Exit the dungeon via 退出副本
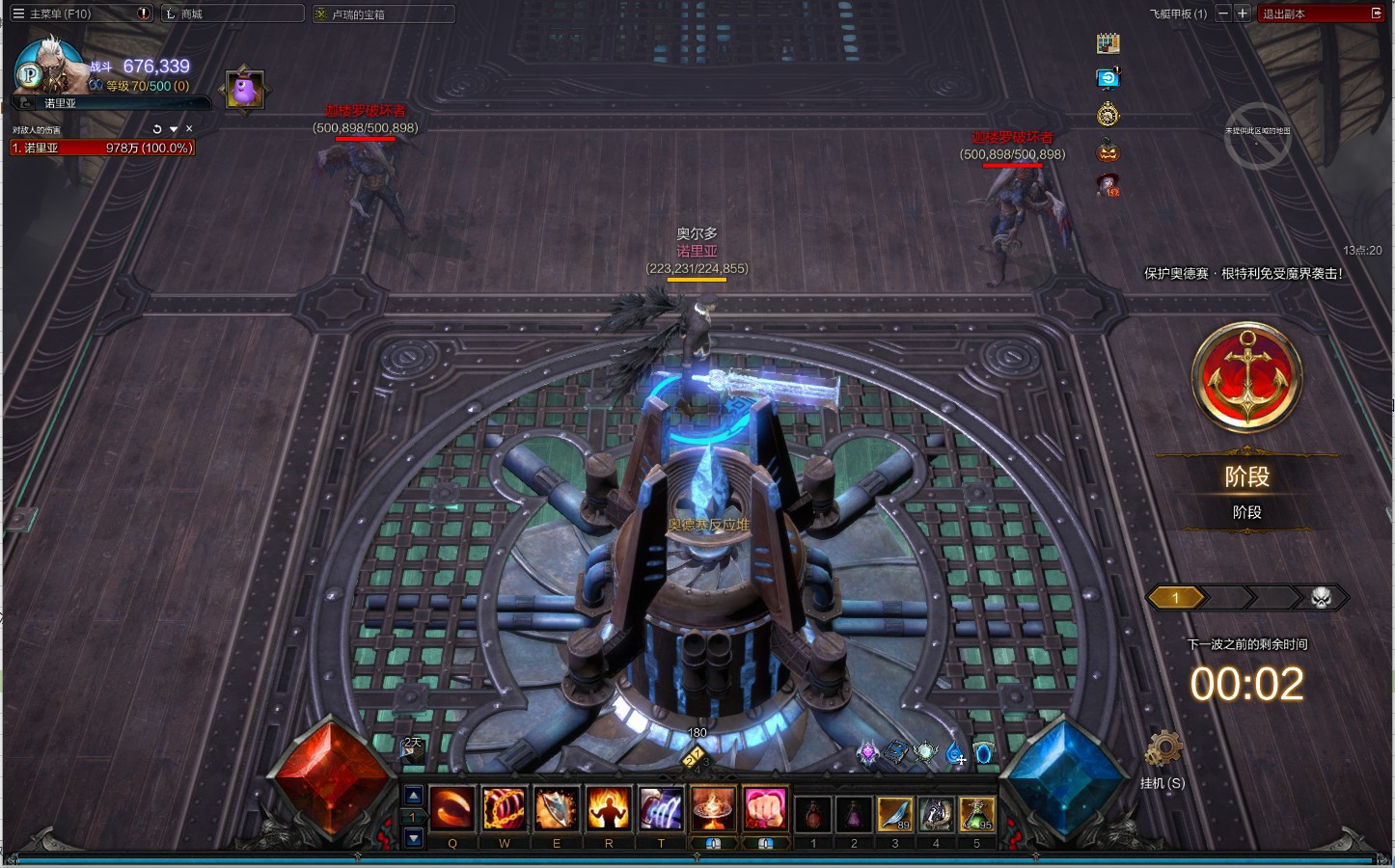The image size is (1395, 868). [1322, 14]
